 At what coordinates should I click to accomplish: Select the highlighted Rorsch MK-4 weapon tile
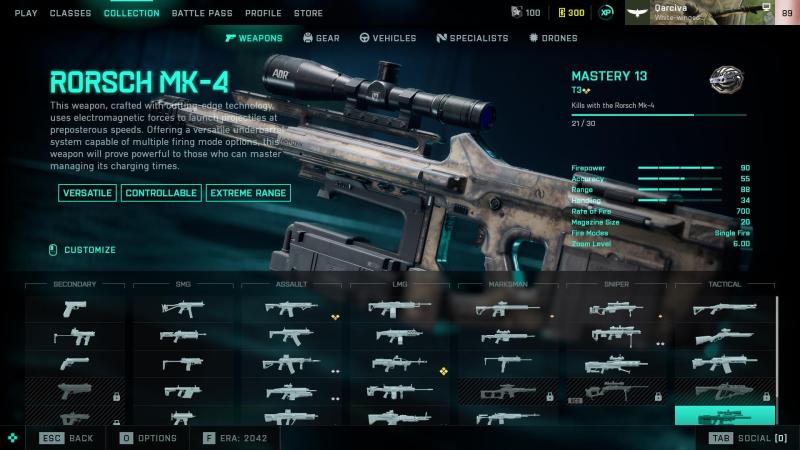[724, 415]
